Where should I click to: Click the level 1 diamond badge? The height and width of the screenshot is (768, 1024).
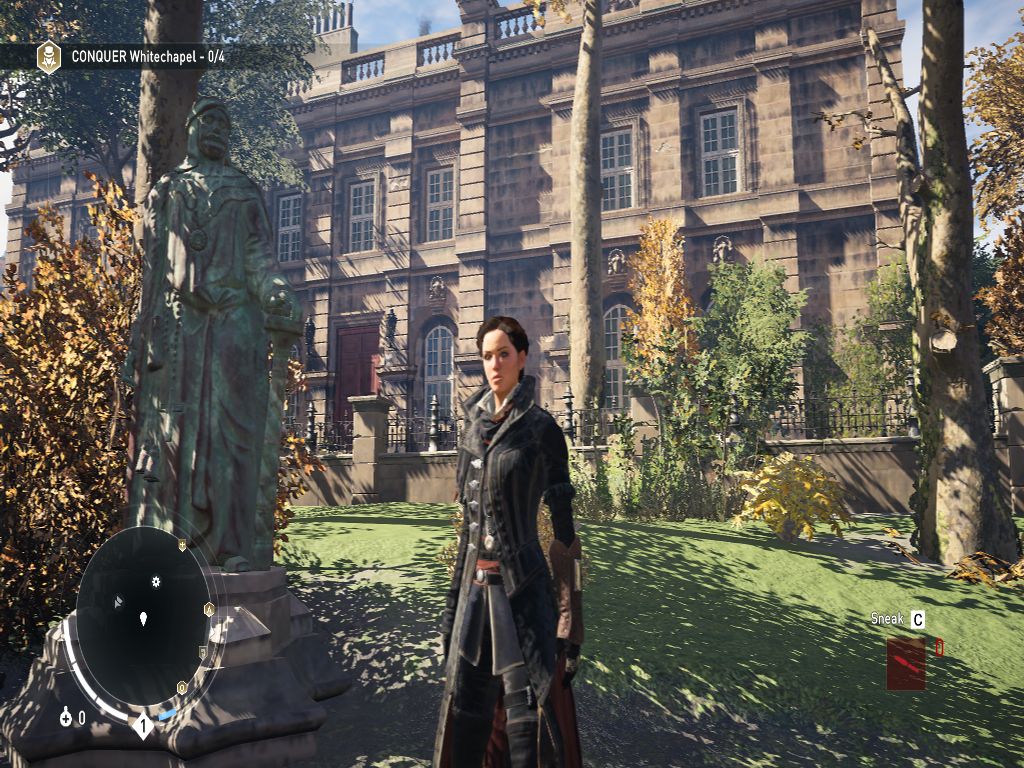[x=143, y=724]
